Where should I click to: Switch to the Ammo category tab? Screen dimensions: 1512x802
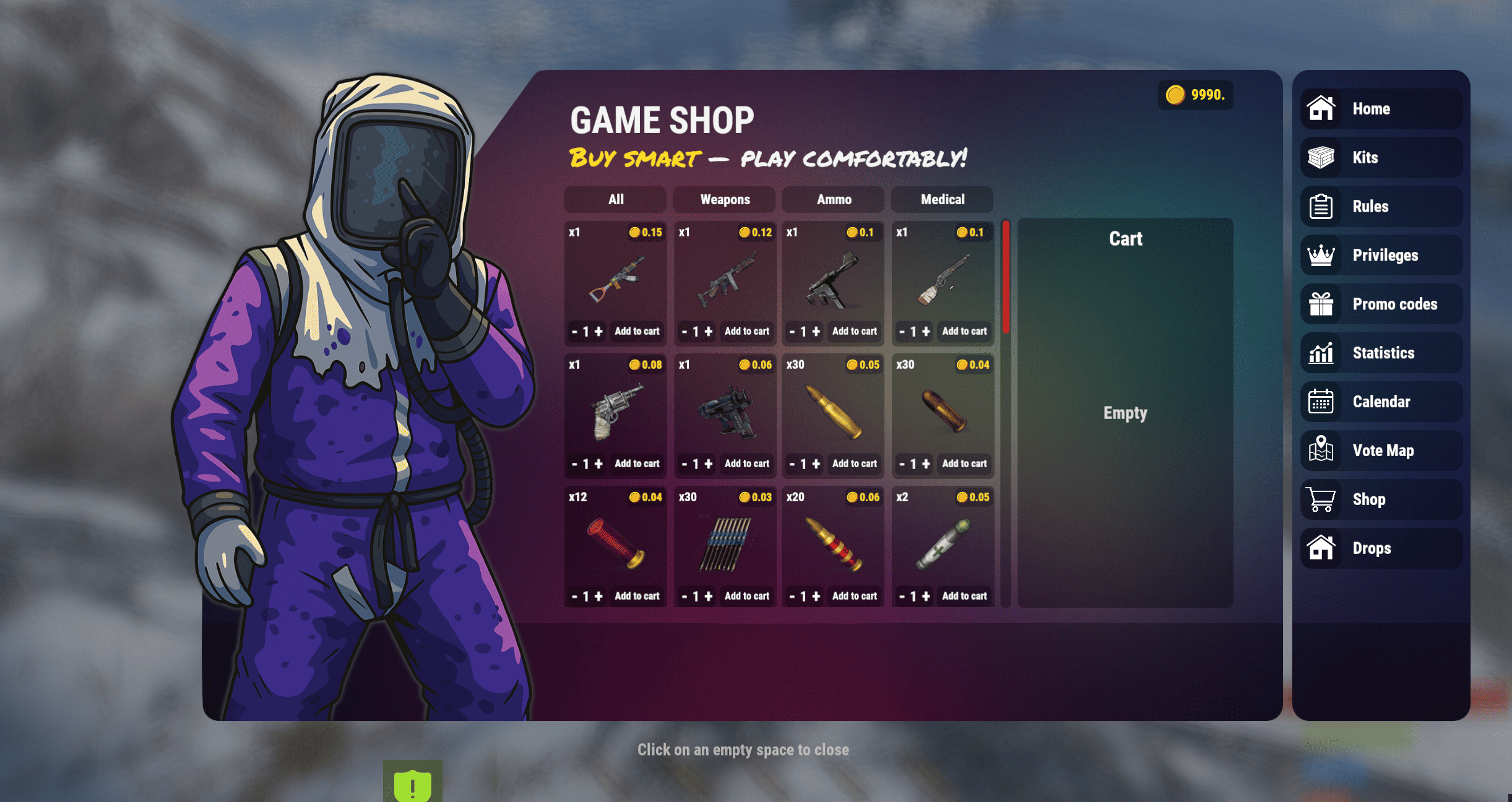pyautogui.click(x=832, y=199)
